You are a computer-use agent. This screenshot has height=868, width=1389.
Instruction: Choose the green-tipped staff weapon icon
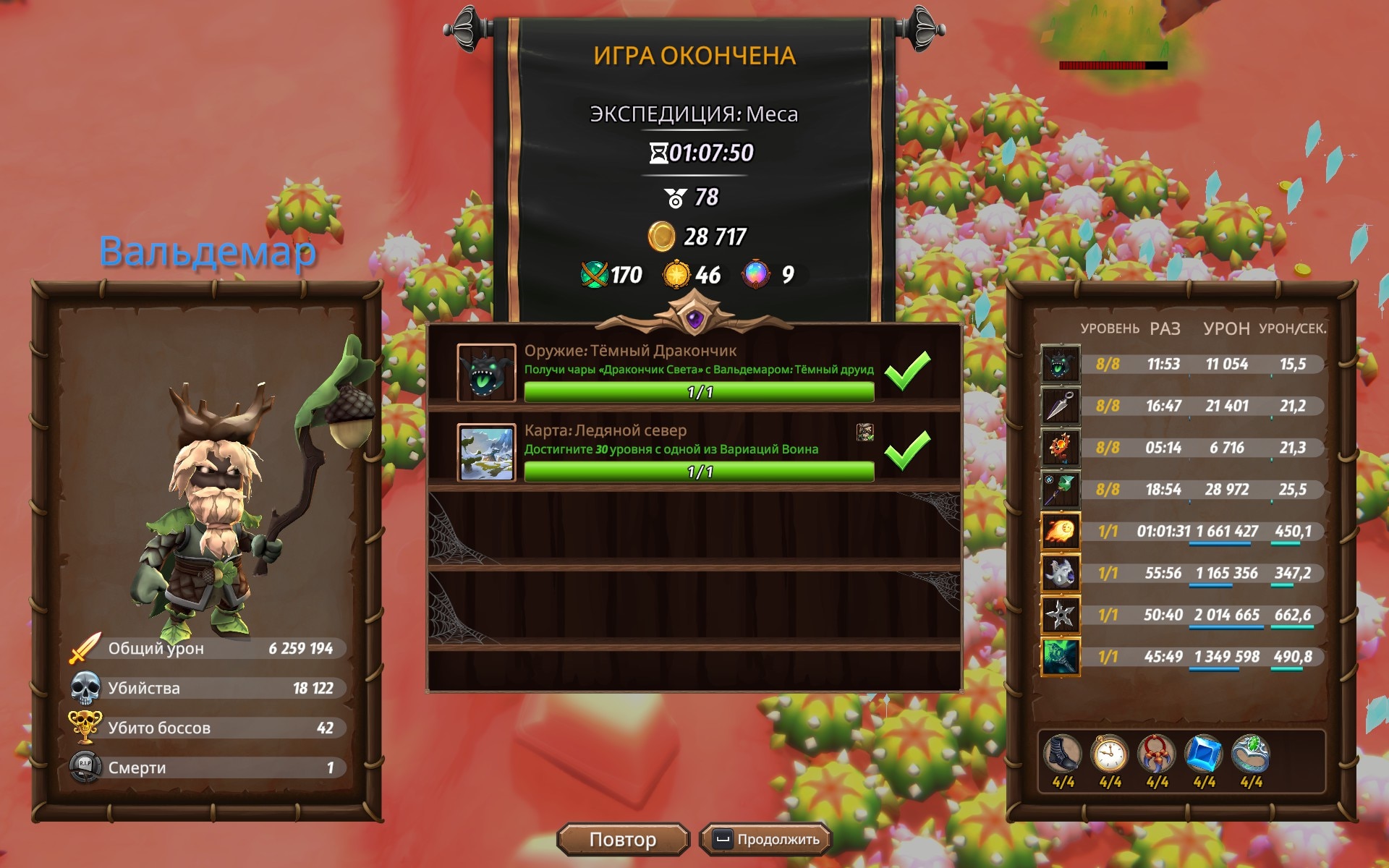pyautogui.click(x=1060, y=490)
